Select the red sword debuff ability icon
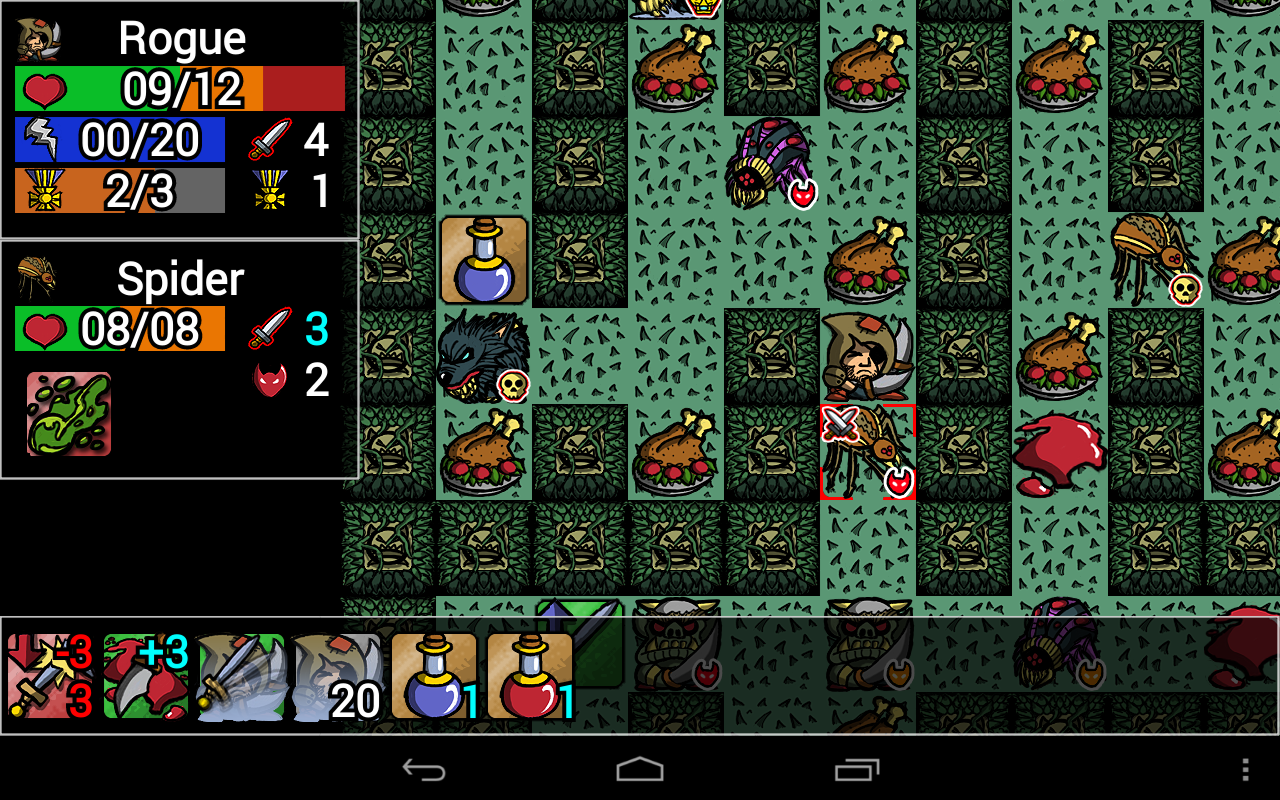 [50, 676]
